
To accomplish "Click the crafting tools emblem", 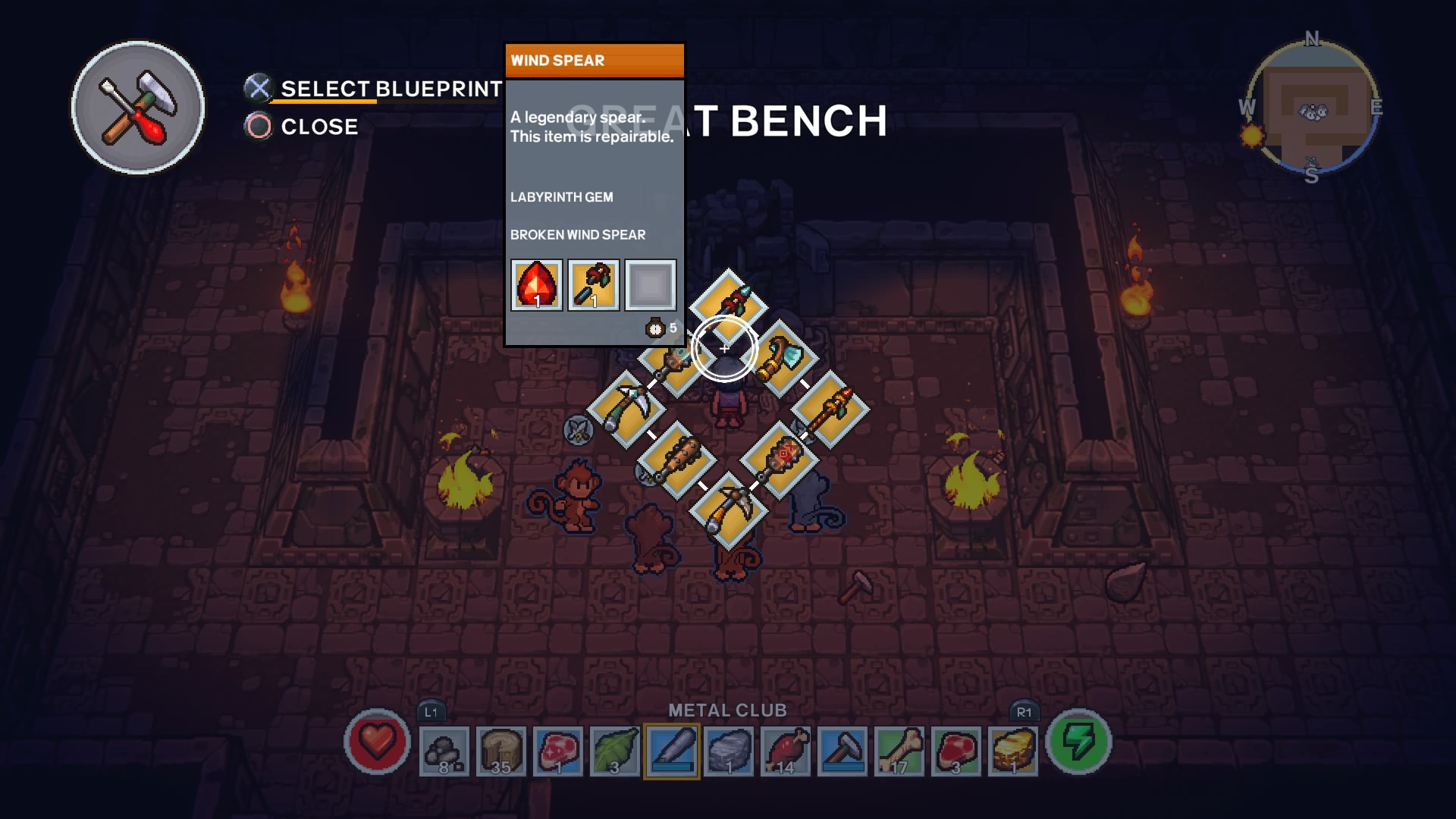I will click(x=138, y=108).
